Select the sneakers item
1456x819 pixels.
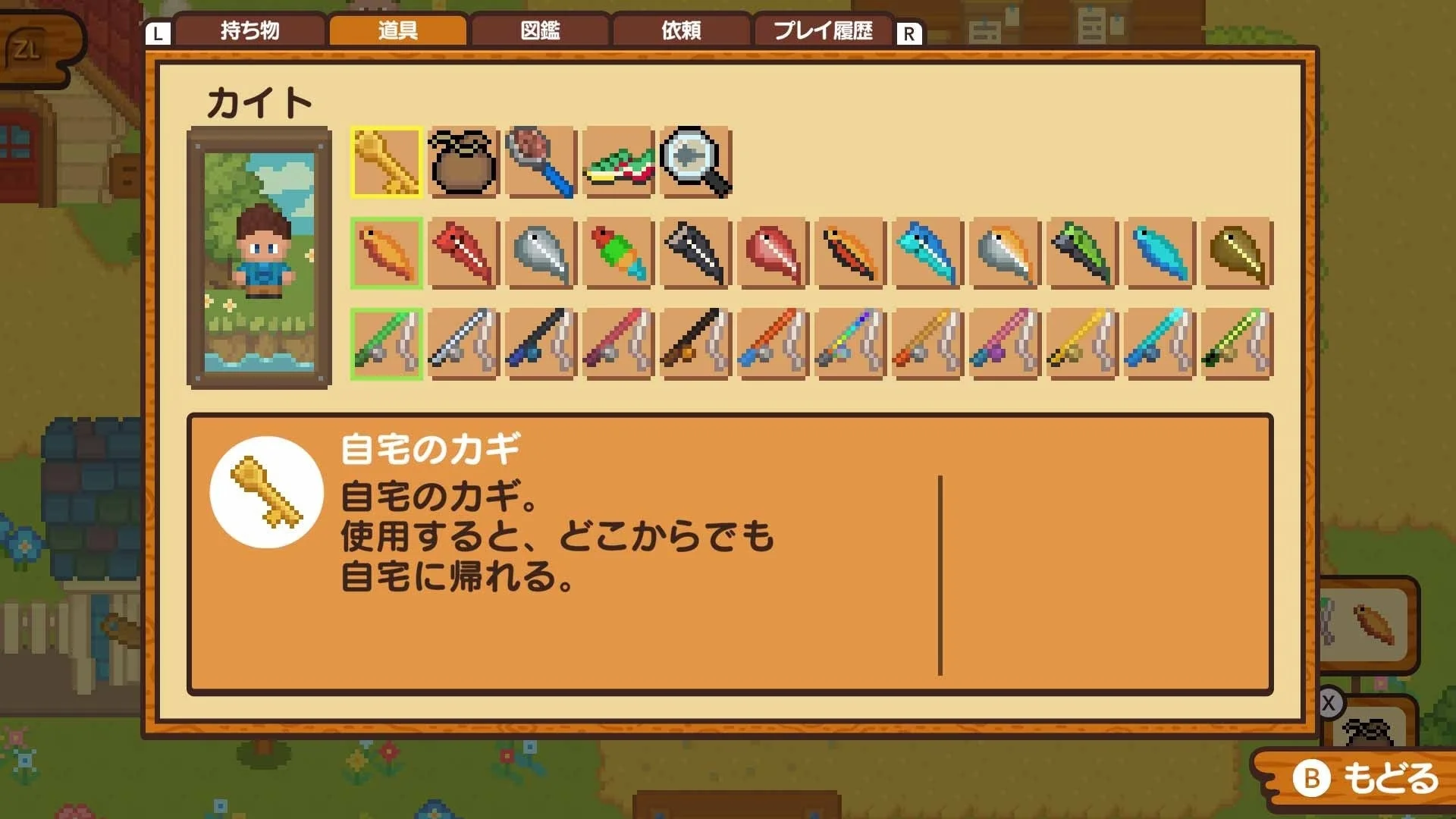618,162
